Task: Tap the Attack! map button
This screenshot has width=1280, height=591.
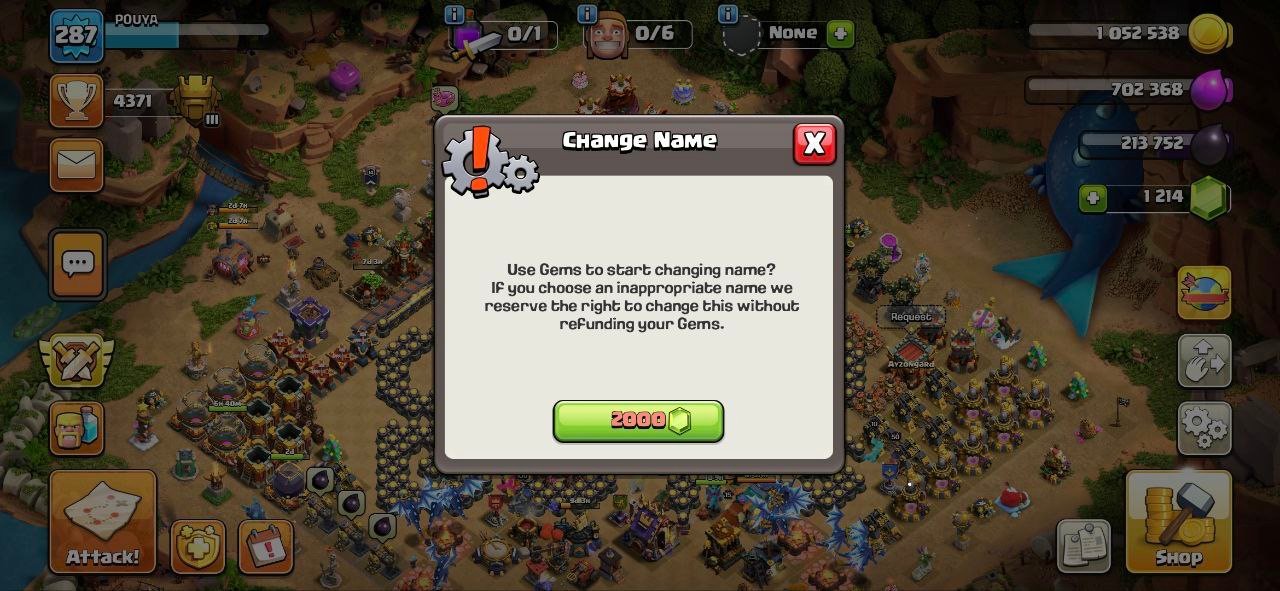Action: tap(103, 522)
